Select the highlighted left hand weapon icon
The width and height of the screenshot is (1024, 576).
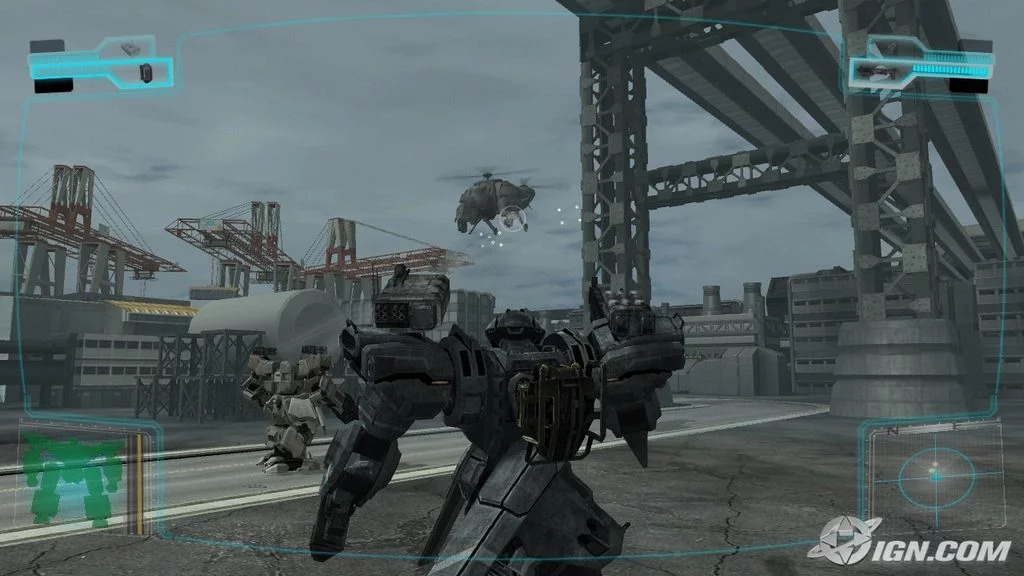(146, 71)
